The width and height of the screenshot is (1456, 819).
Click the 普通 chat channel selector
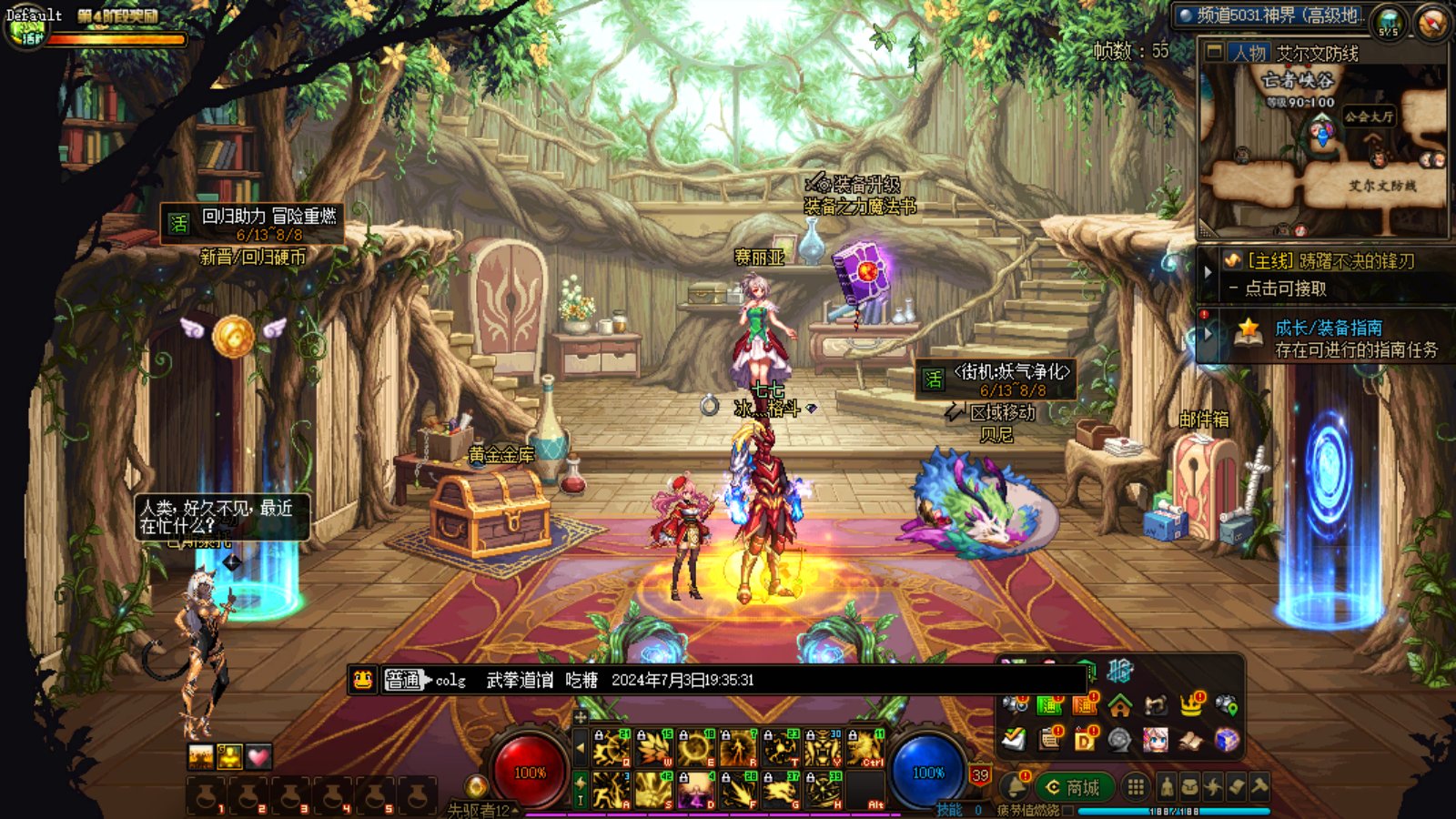[403, 680]
